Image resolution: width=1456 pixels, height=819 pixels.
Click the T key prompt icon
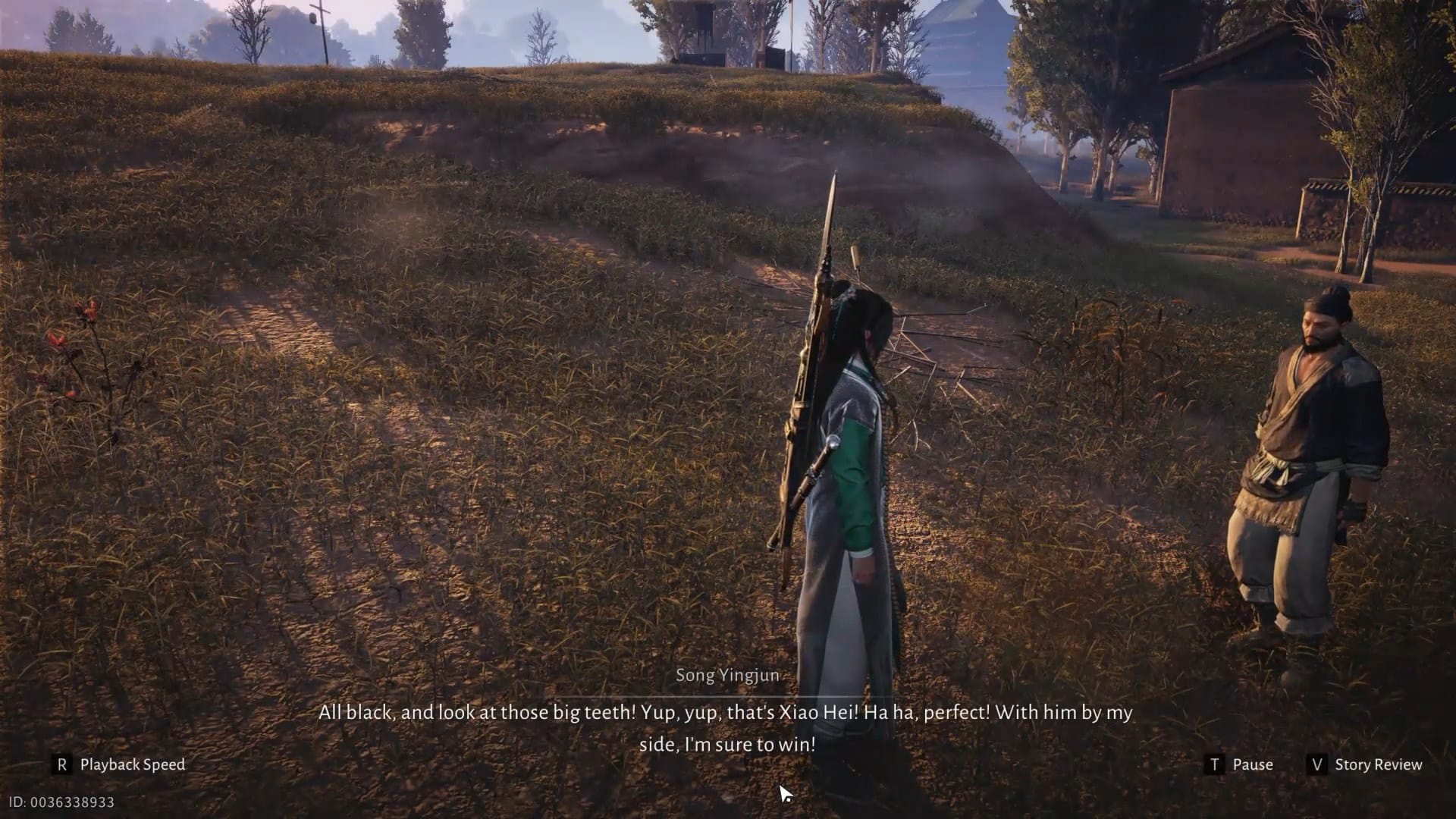(1216, 764)
